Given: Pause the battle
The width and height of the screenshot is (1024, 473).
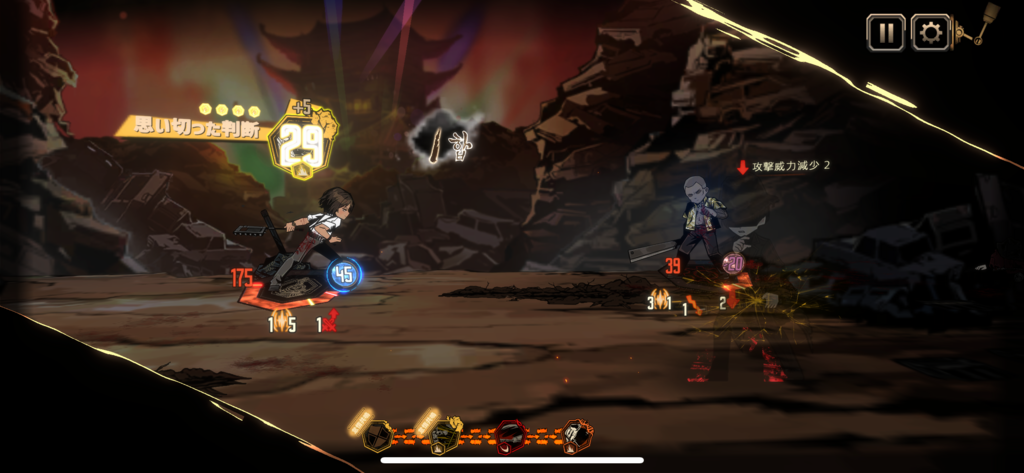Looking at the screenshot, I should click(x=885, y=32).
